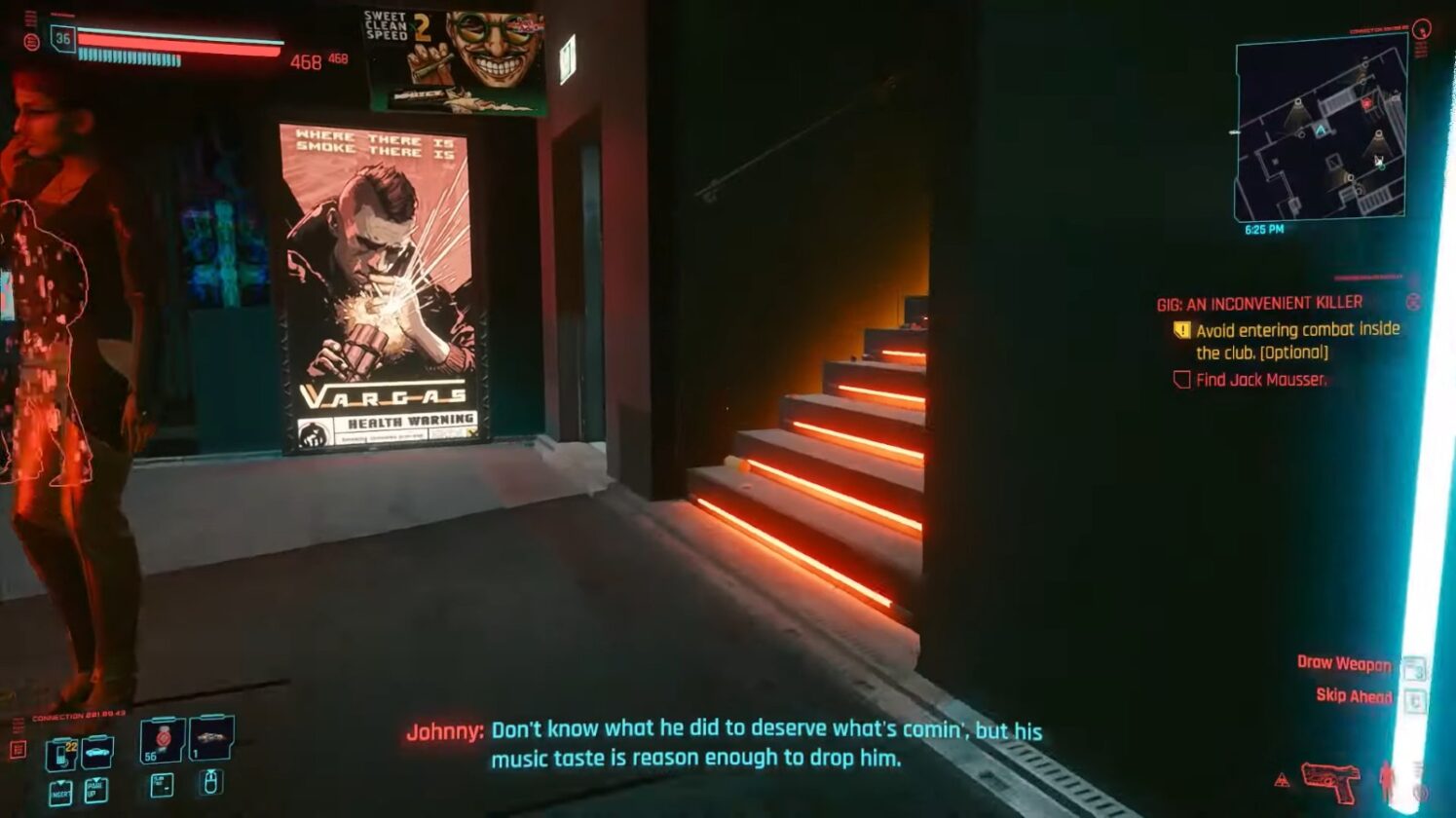Image resolution: width=1456 pixels, height=818 pixels.
Task: Toggle the optional combat avoidance objective
Action: click(x=1182, y=328)
